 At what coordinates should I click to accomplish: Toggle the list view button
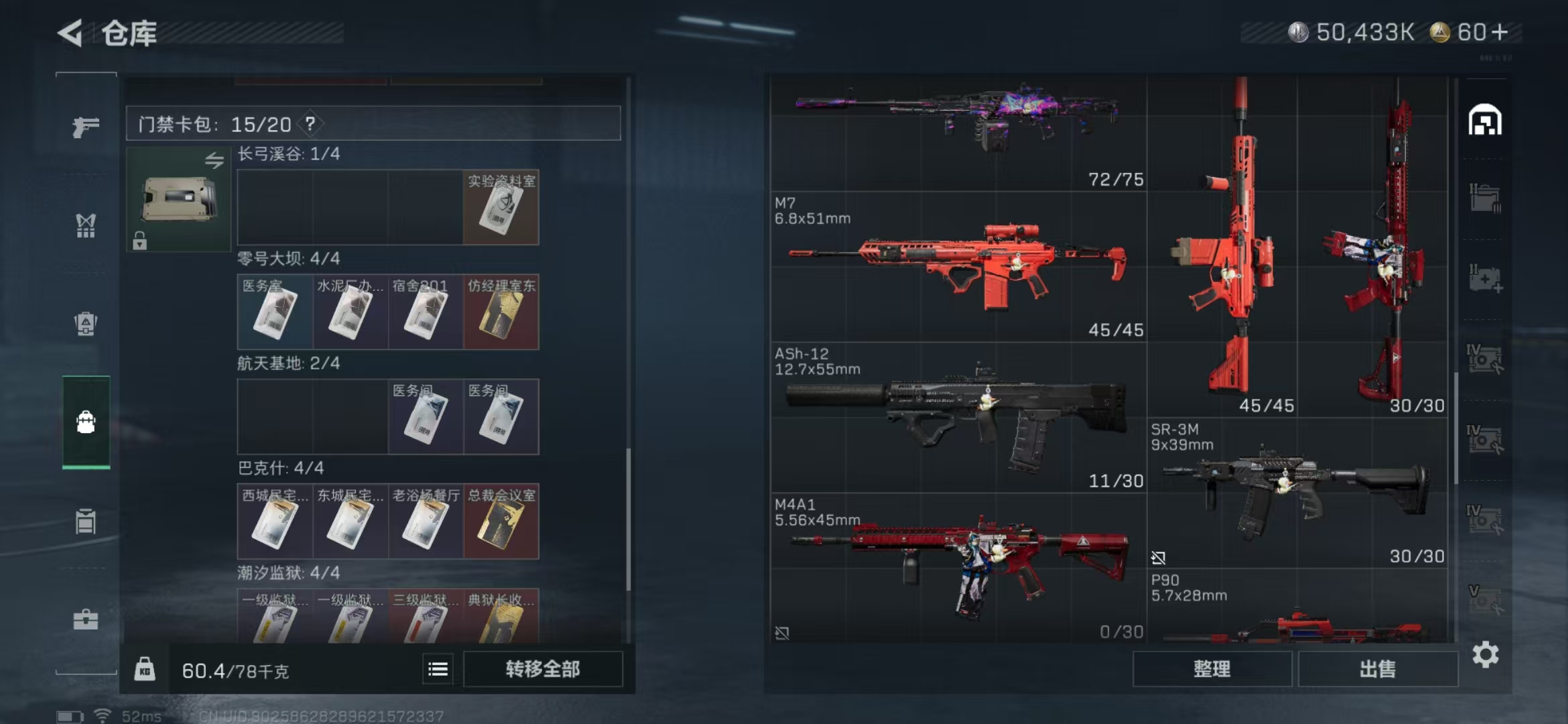coord(438,669)
